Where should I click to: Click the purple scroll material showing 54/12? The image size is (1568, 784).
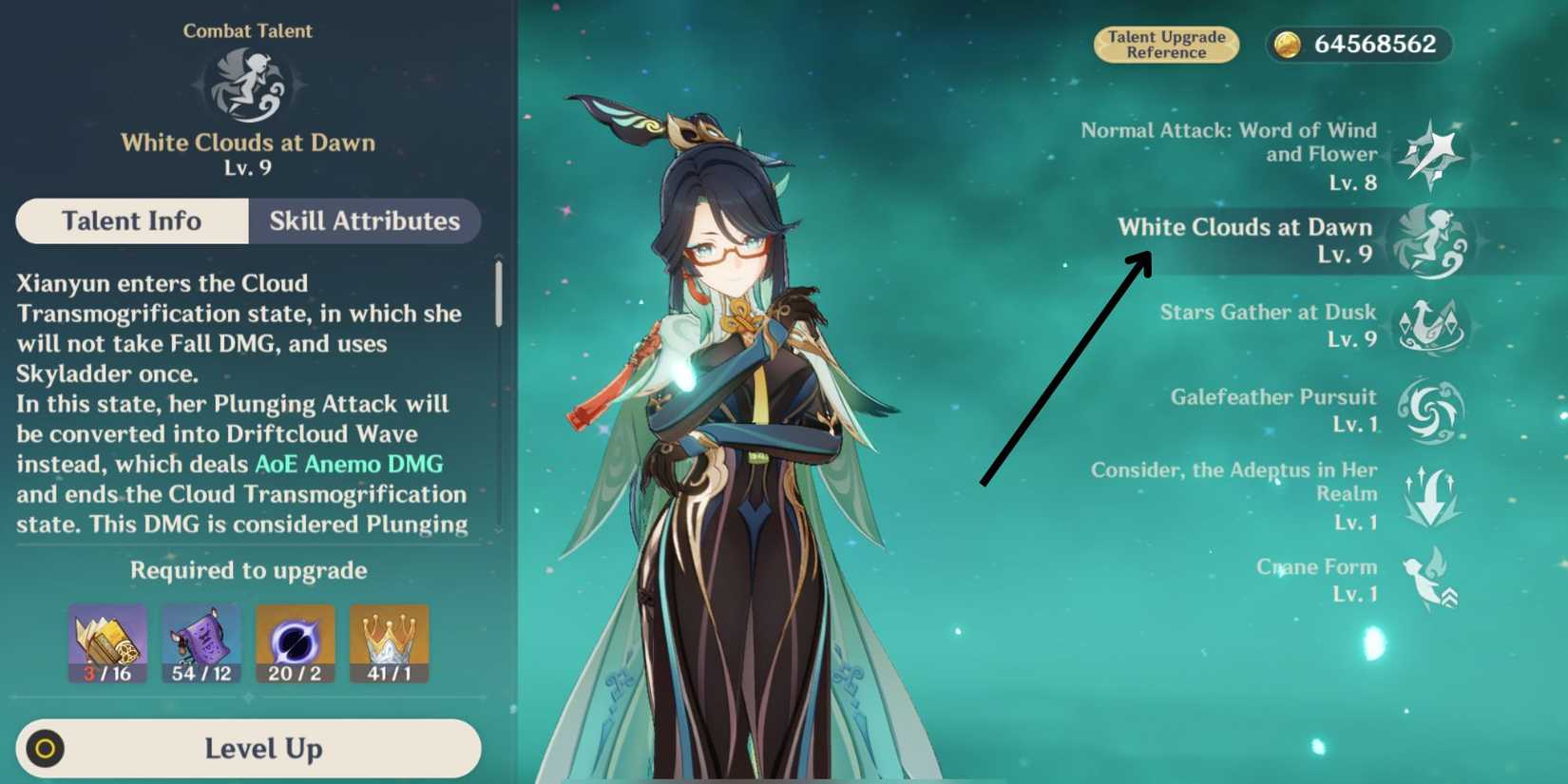tap(201, 641)
